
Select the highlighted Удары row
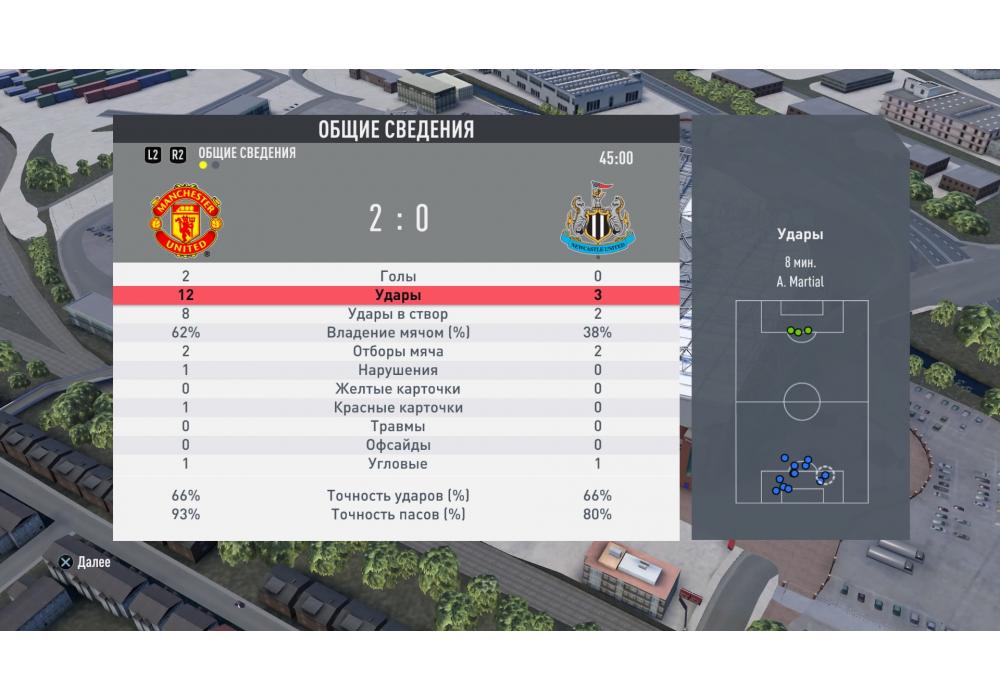click(398, 295)
